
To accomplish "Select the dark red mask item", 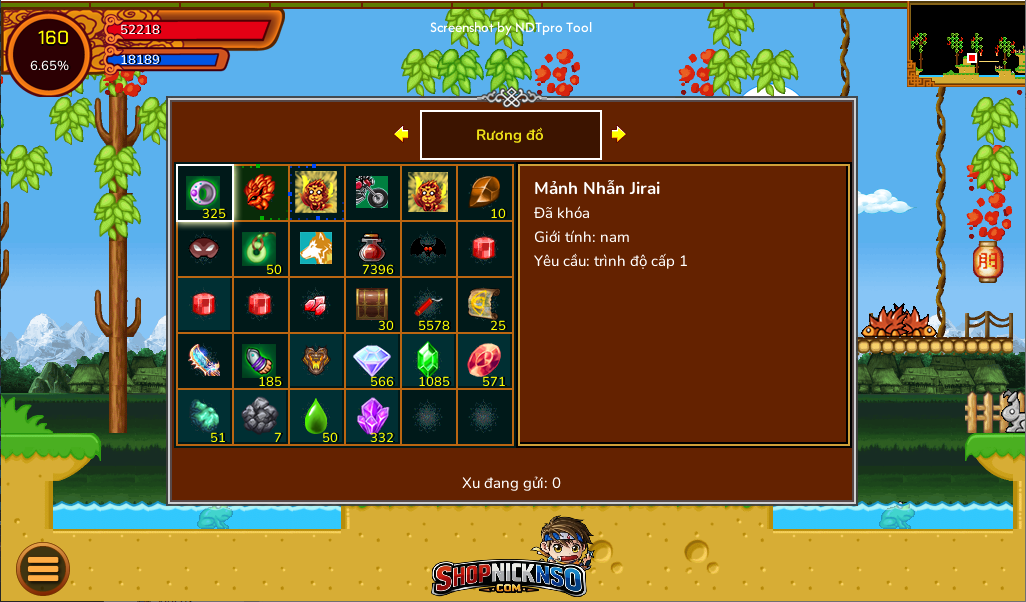I will (x=205, y=249).
